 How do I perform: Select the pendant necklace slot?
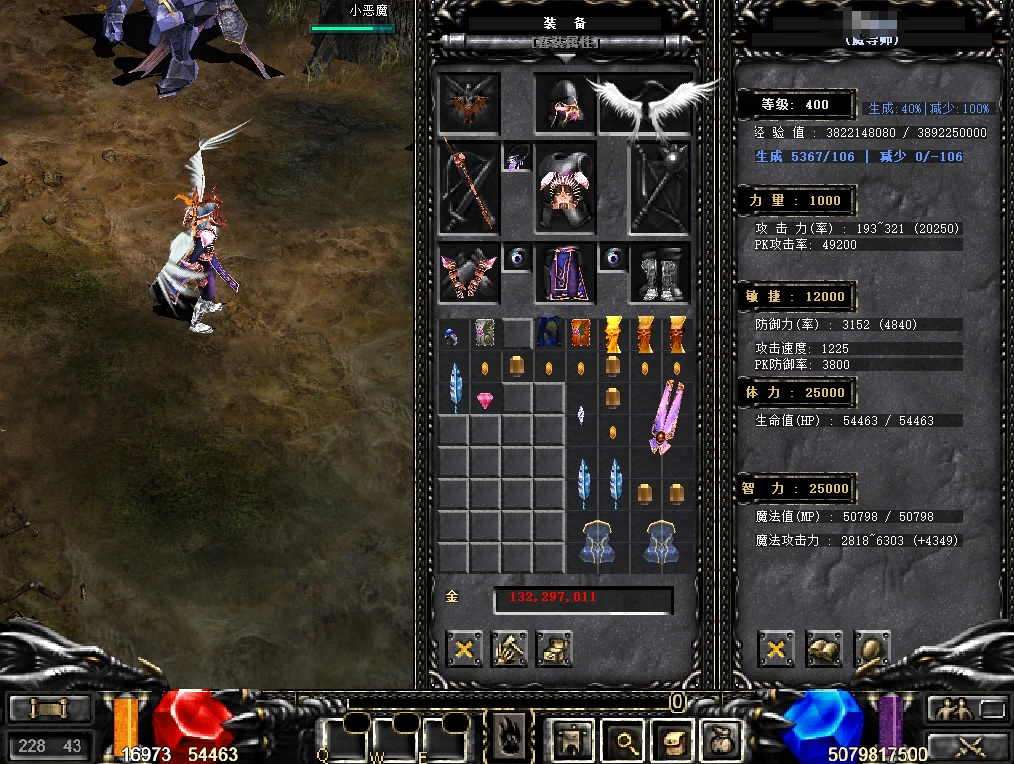coord(517,158)
